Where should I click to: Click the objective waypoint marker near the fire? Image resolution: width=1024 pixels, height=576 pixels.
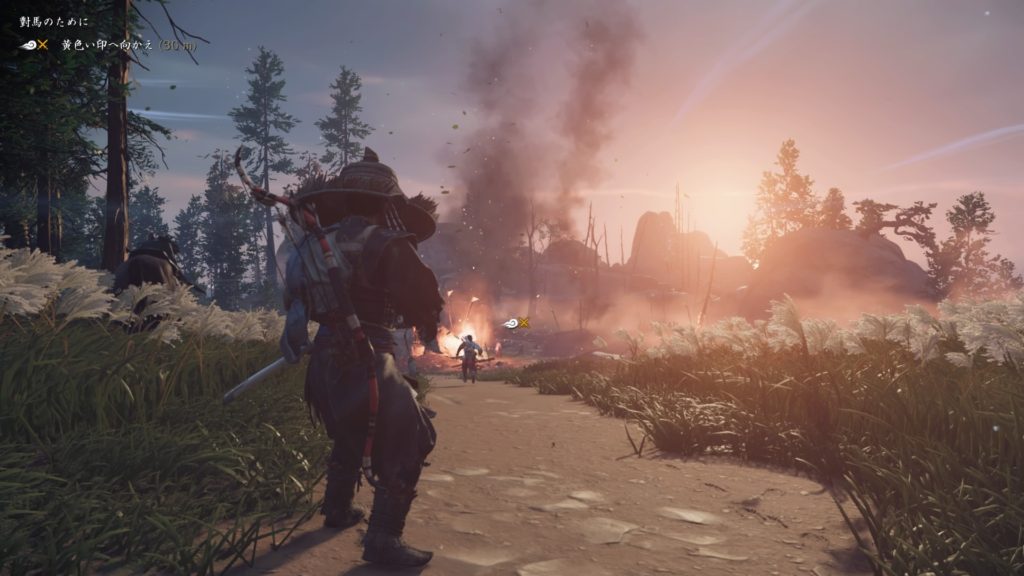tap(517, 322)
